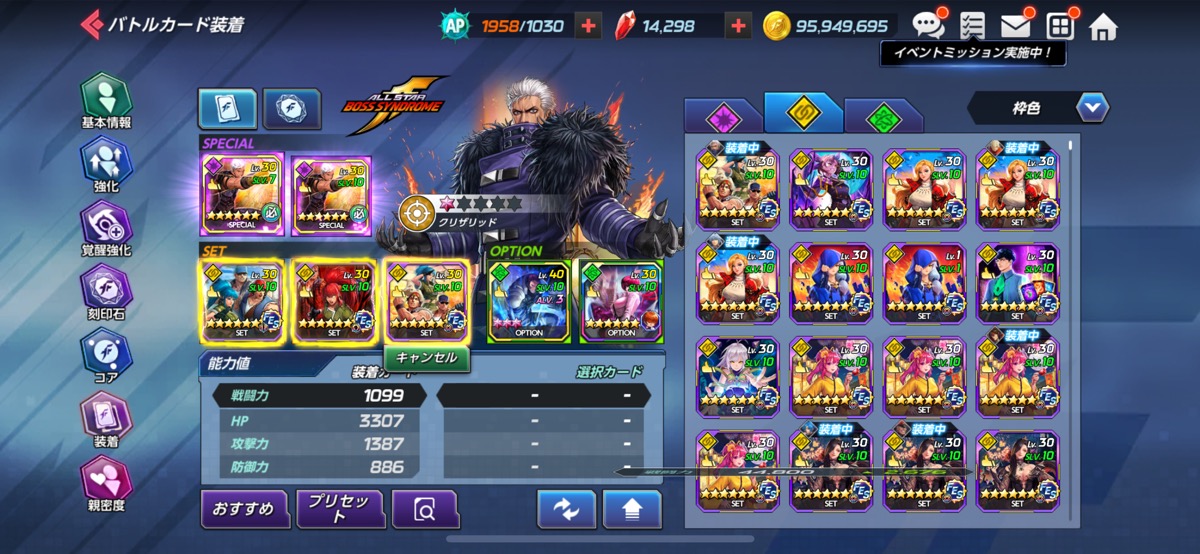
Task: Open the chat speech bubble icon
Action: tap(928, 25)
